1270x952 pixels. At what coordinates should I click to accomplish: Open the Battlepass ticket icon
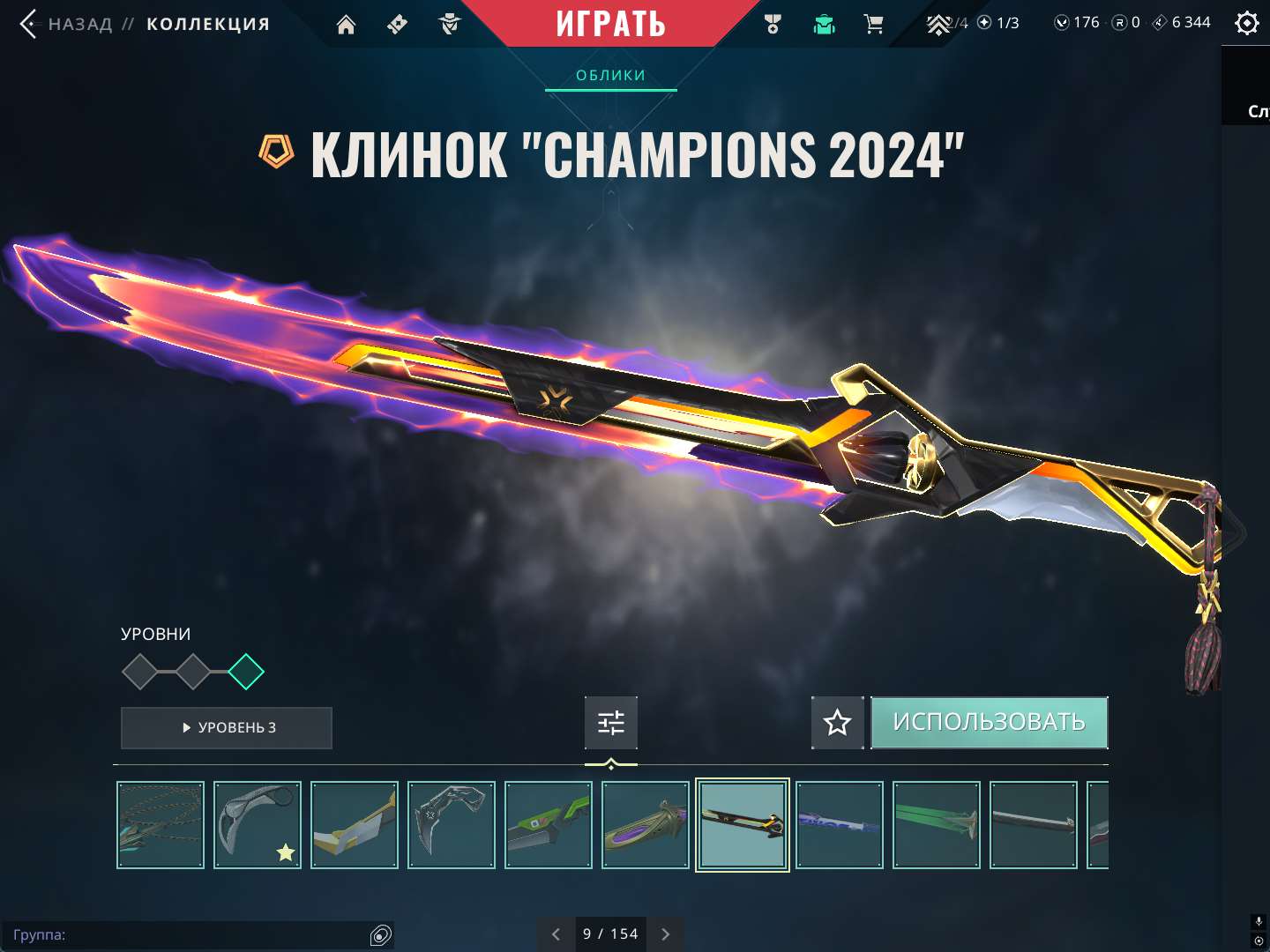(x=396, y=25)
